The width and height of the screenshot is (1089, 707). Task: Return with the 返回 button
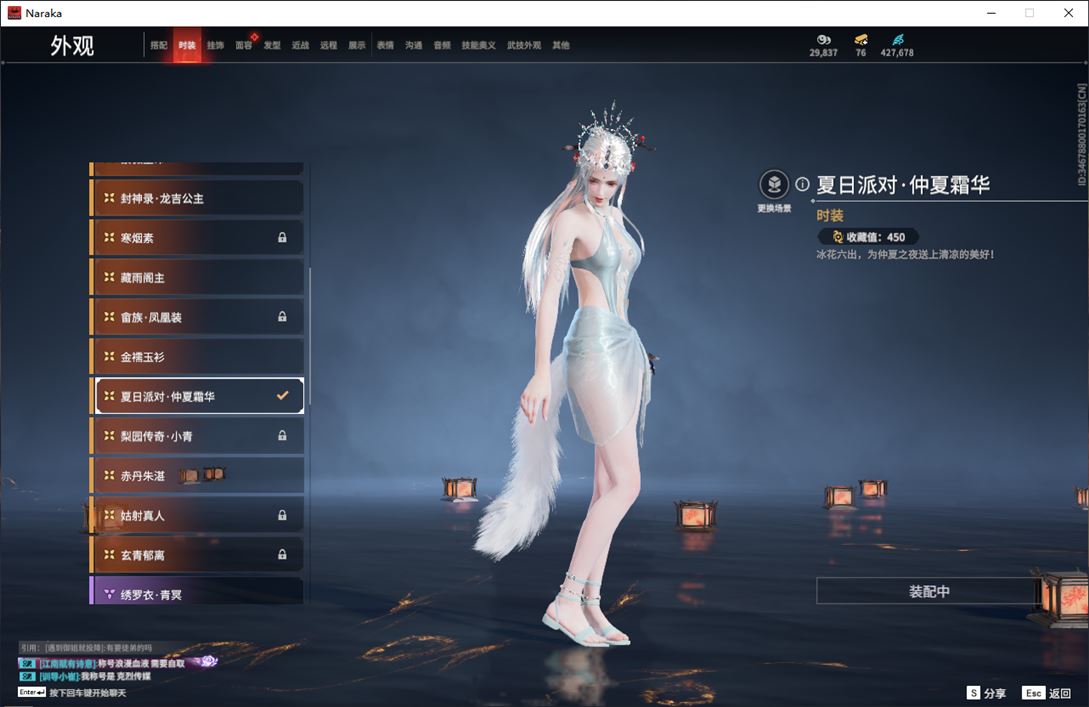(1047, 693)
